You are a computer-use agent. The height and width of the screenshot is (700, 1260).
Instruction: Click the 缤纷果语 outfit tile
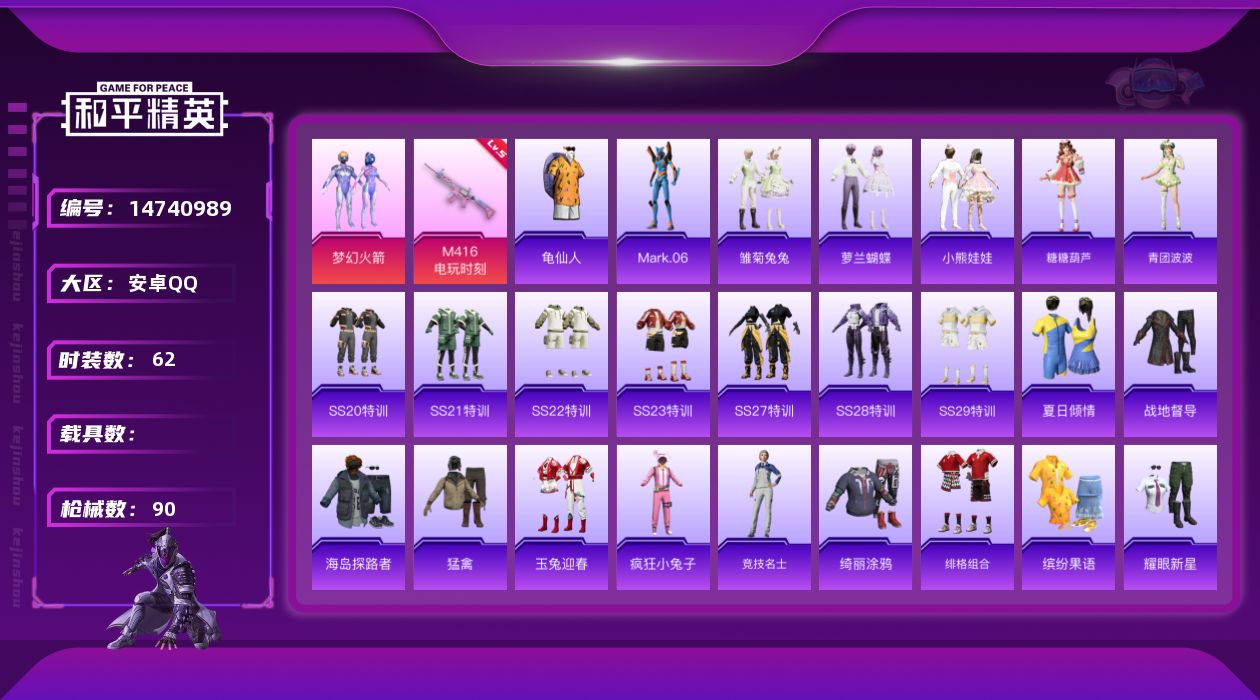[1068, 517]
